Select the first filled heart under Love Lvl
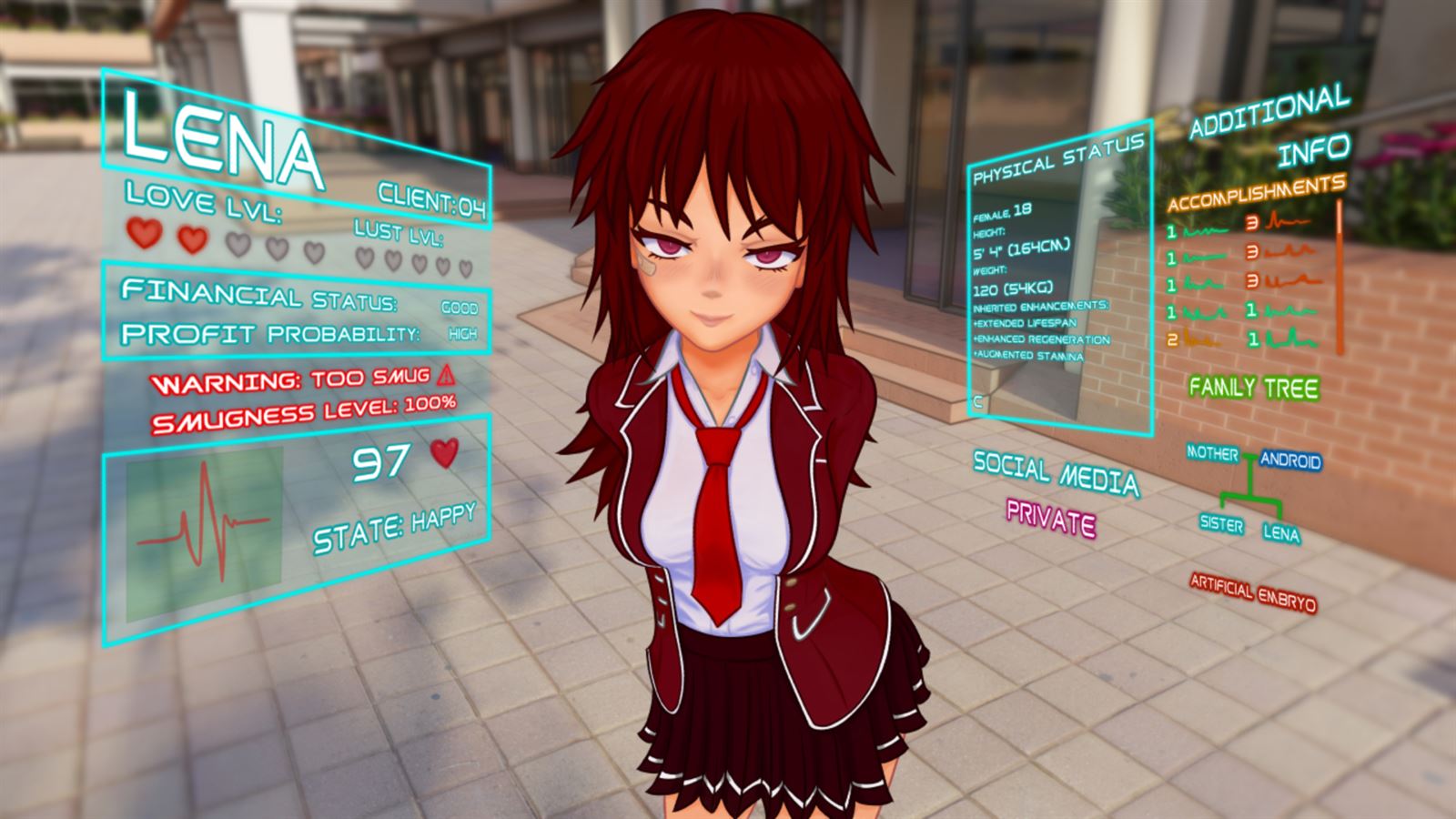 tap(144, 238)
